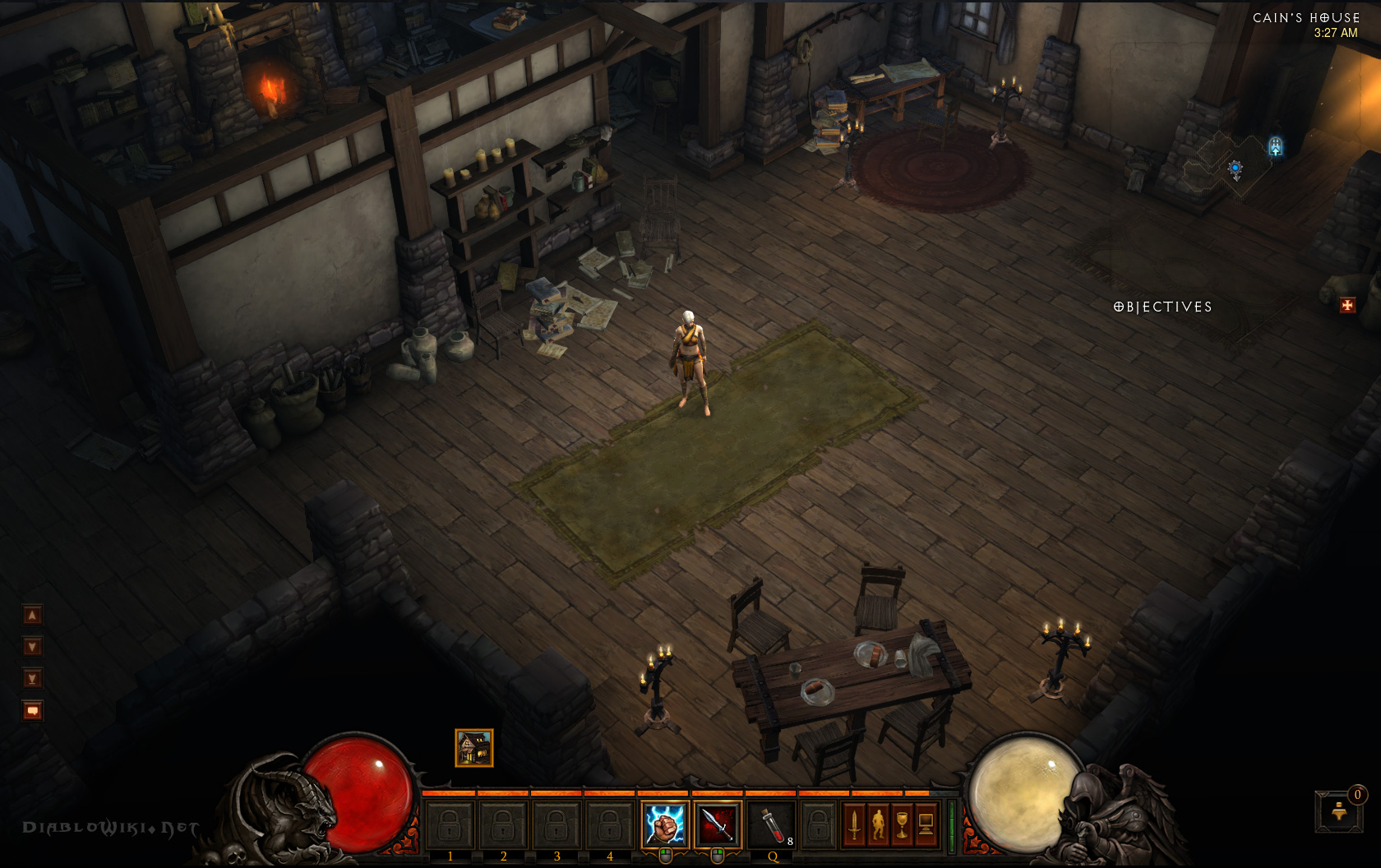The image size is (1381, 868).
Task: Open the chat speech bubble button
Action: pyautogui.click(x=32, y=710)
